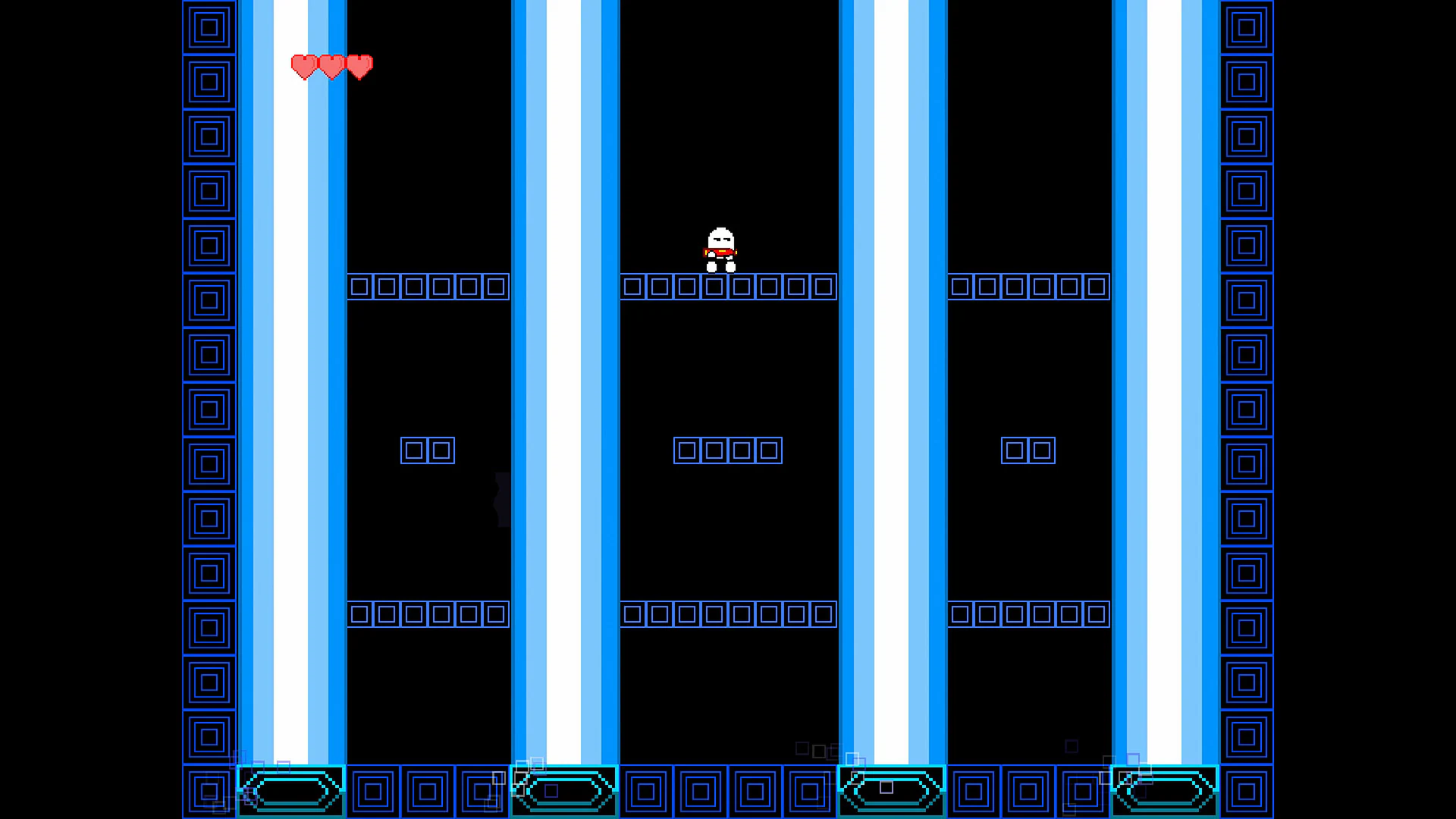
Task: Select the second waterfall from the left
Action: pyautogui.click(x=565, y=379)
